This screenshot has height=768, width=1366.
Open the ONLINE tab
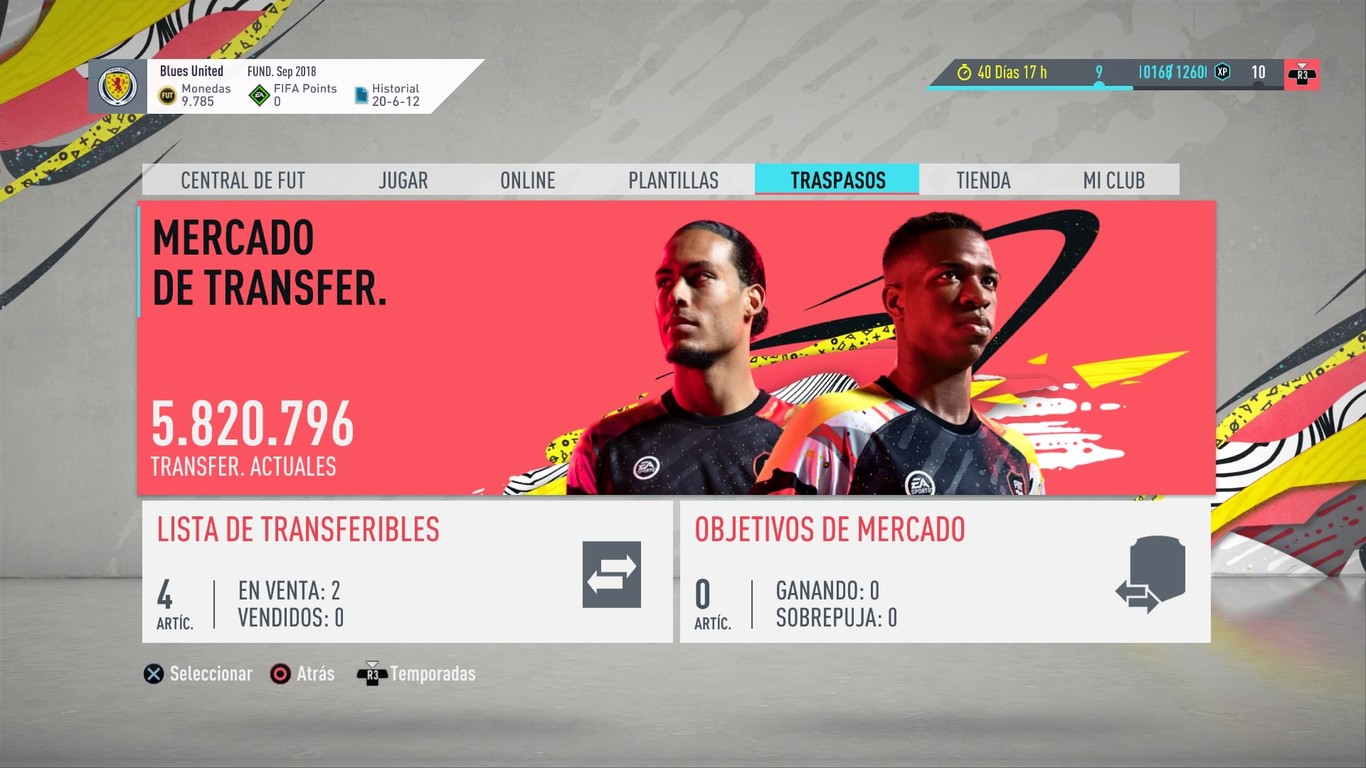[528, 180]
